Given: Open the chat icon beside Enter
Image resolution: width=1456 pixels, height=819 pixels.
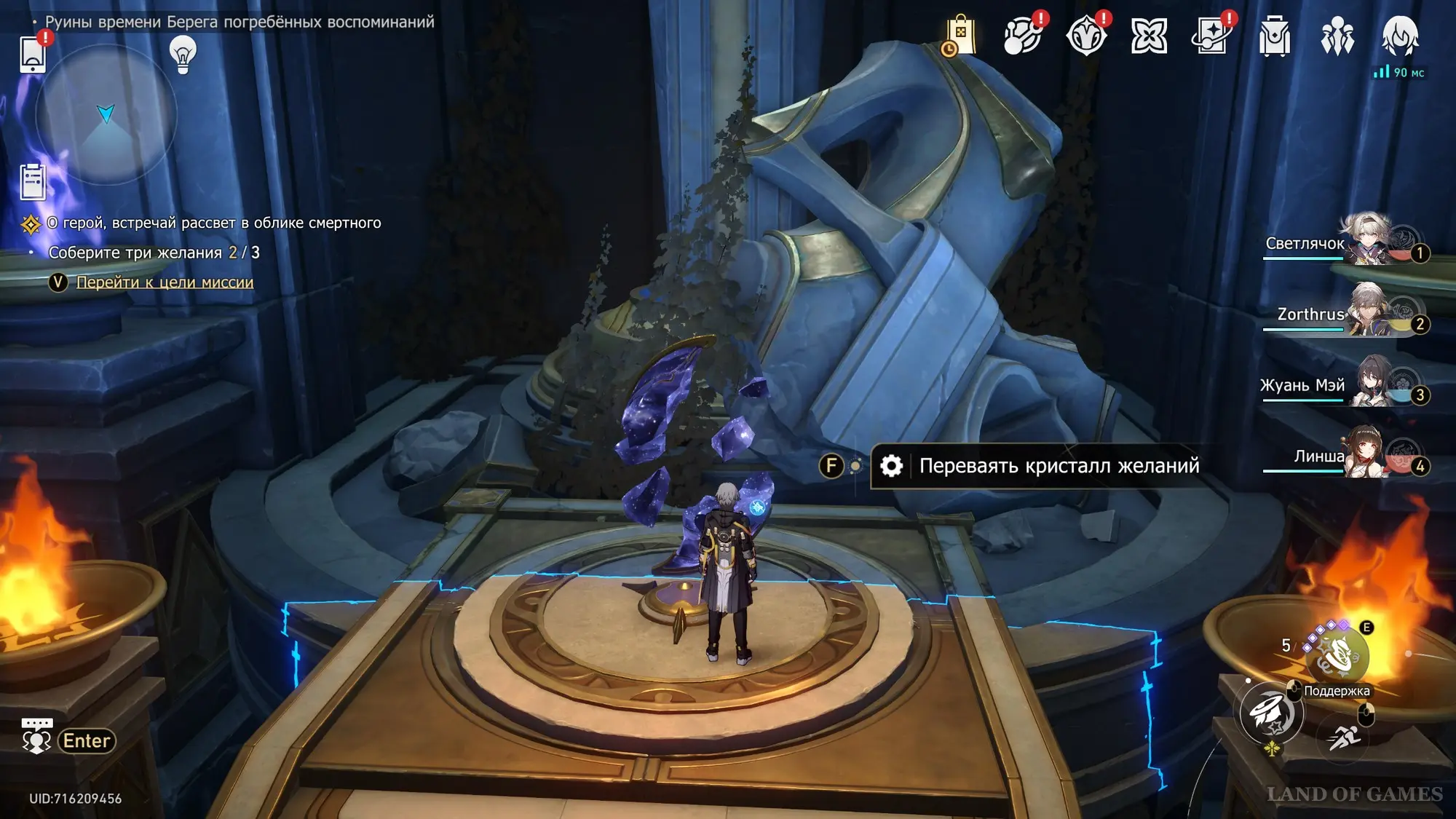Looking at the screenshot, I should click(x=36, y=737).
